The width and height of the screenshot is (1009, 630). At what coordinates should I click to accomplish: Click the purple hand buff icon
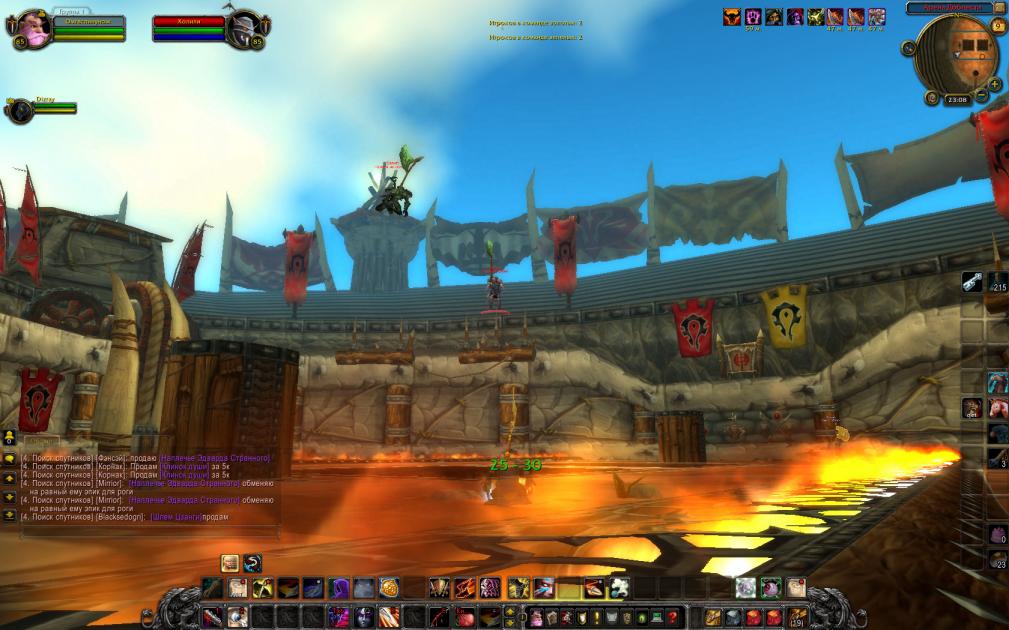pos(752,17)
